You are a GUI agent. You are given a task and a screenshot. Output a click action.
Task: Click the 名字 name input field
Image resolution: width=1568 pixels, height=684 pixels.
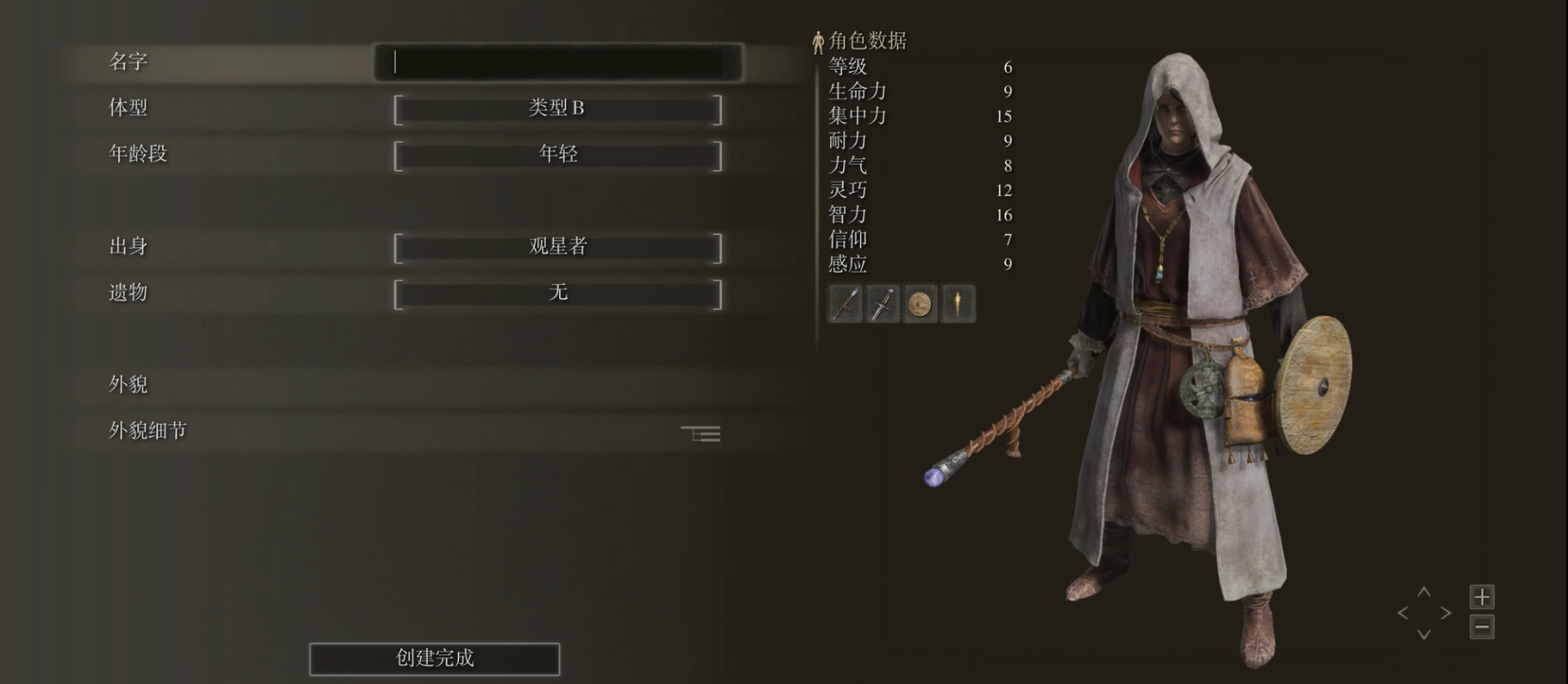click(x=558, y=60)
